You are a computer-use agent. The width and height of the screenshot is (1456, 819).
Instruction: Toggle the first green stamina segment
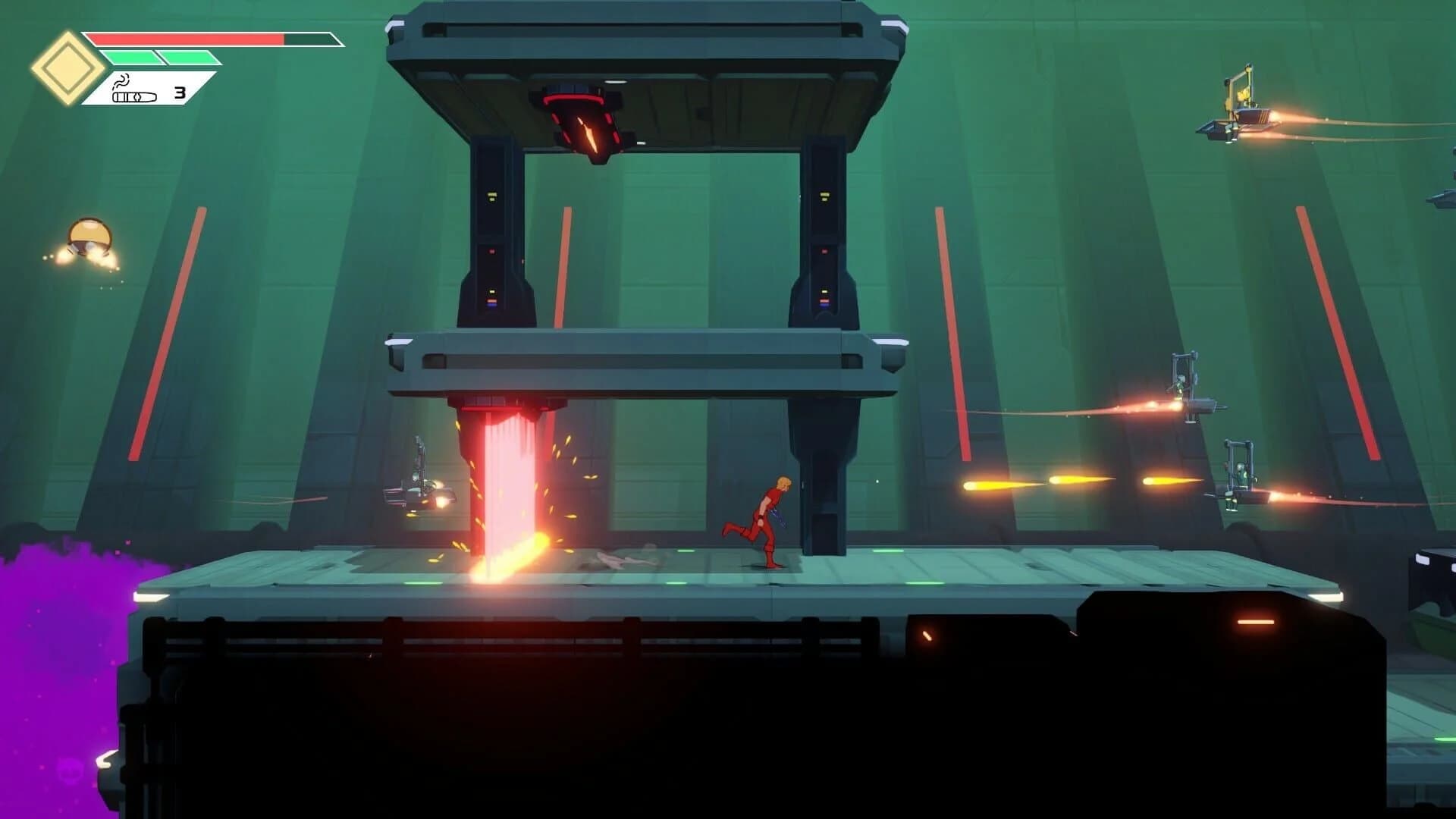[130, 58]
